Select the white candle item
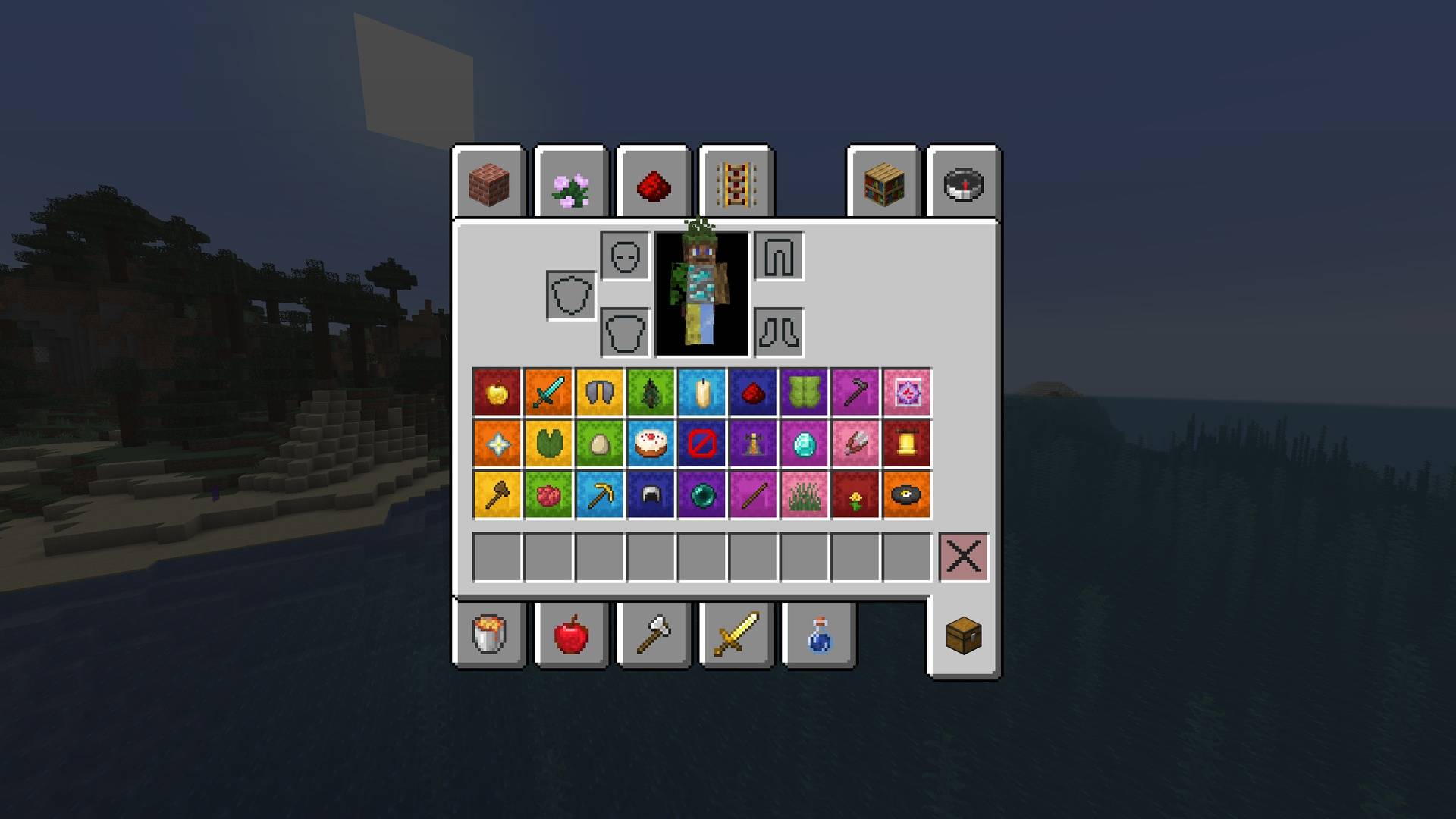The image size is (1456, 819). pos(702,393)
